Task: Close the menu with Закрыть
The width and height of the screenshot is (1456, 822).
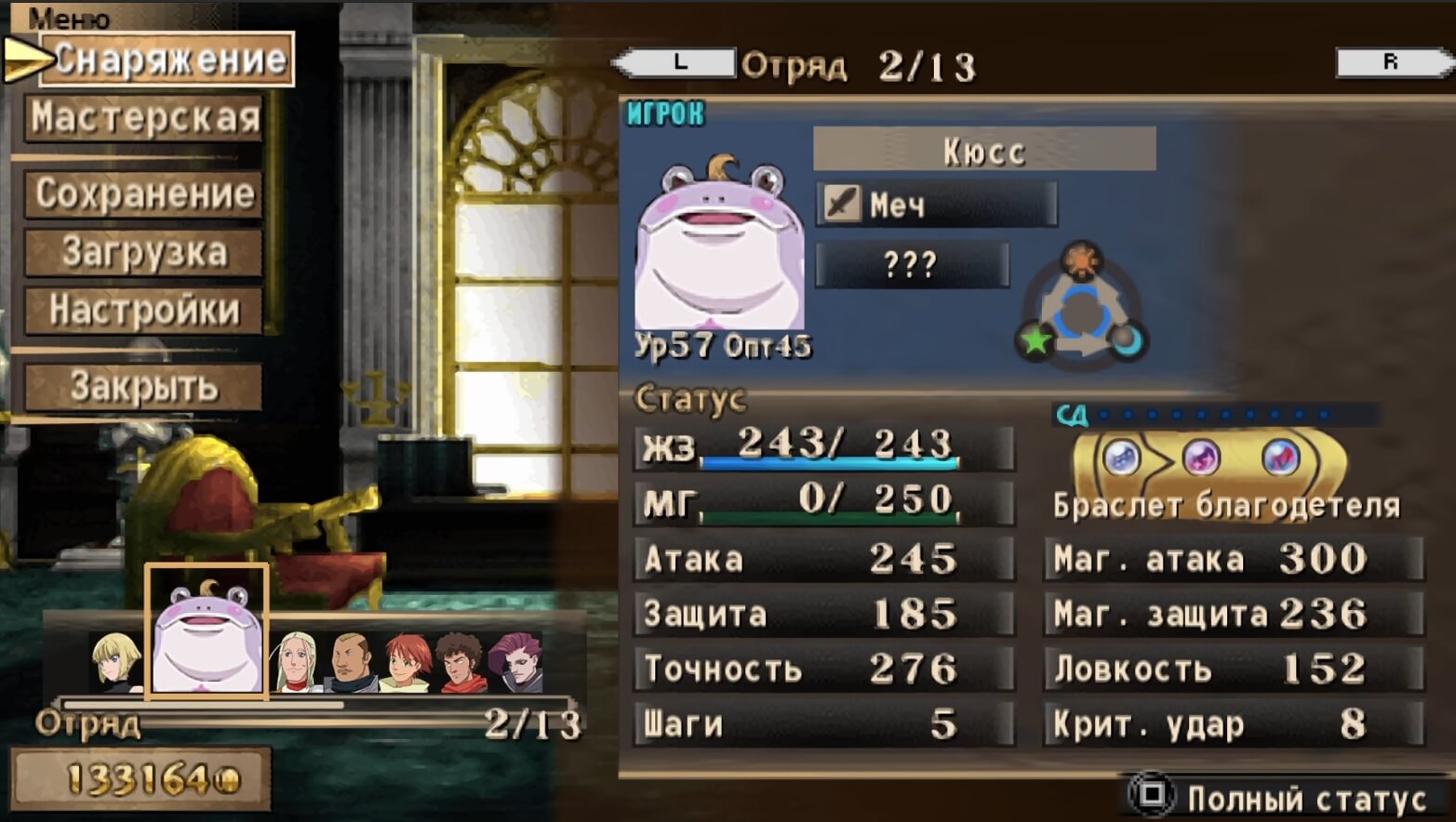Action: point(144,387)
